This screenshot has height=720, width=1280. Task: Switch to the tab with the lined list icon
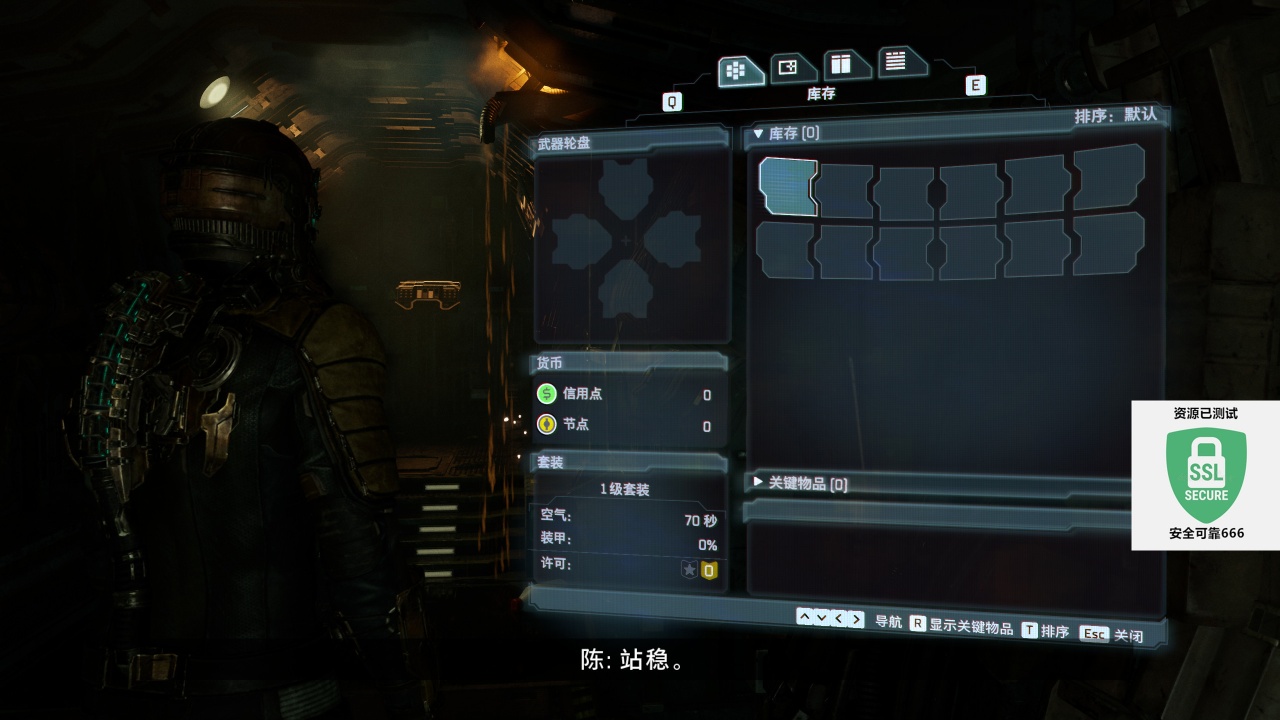click(x=896, y=61)
